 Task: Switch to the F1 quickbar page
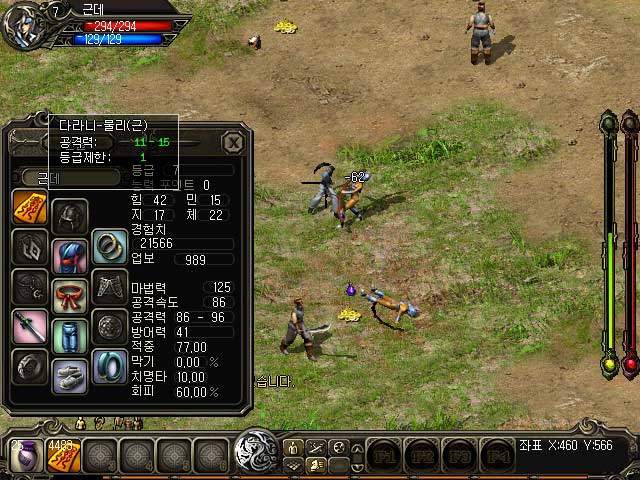coord(385,456)
